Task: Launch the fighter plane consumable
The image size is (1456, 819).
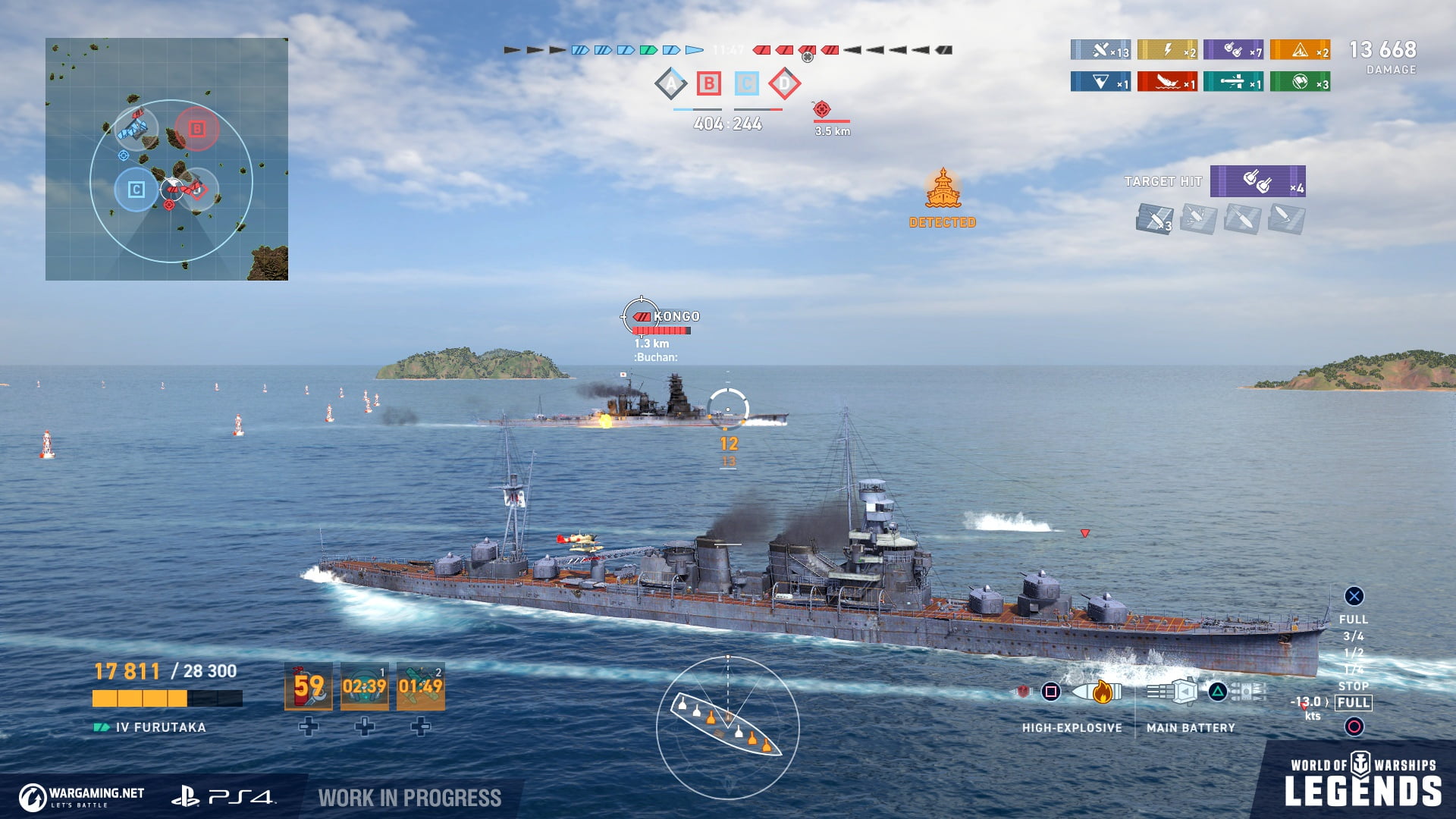Action: [421, 686]
